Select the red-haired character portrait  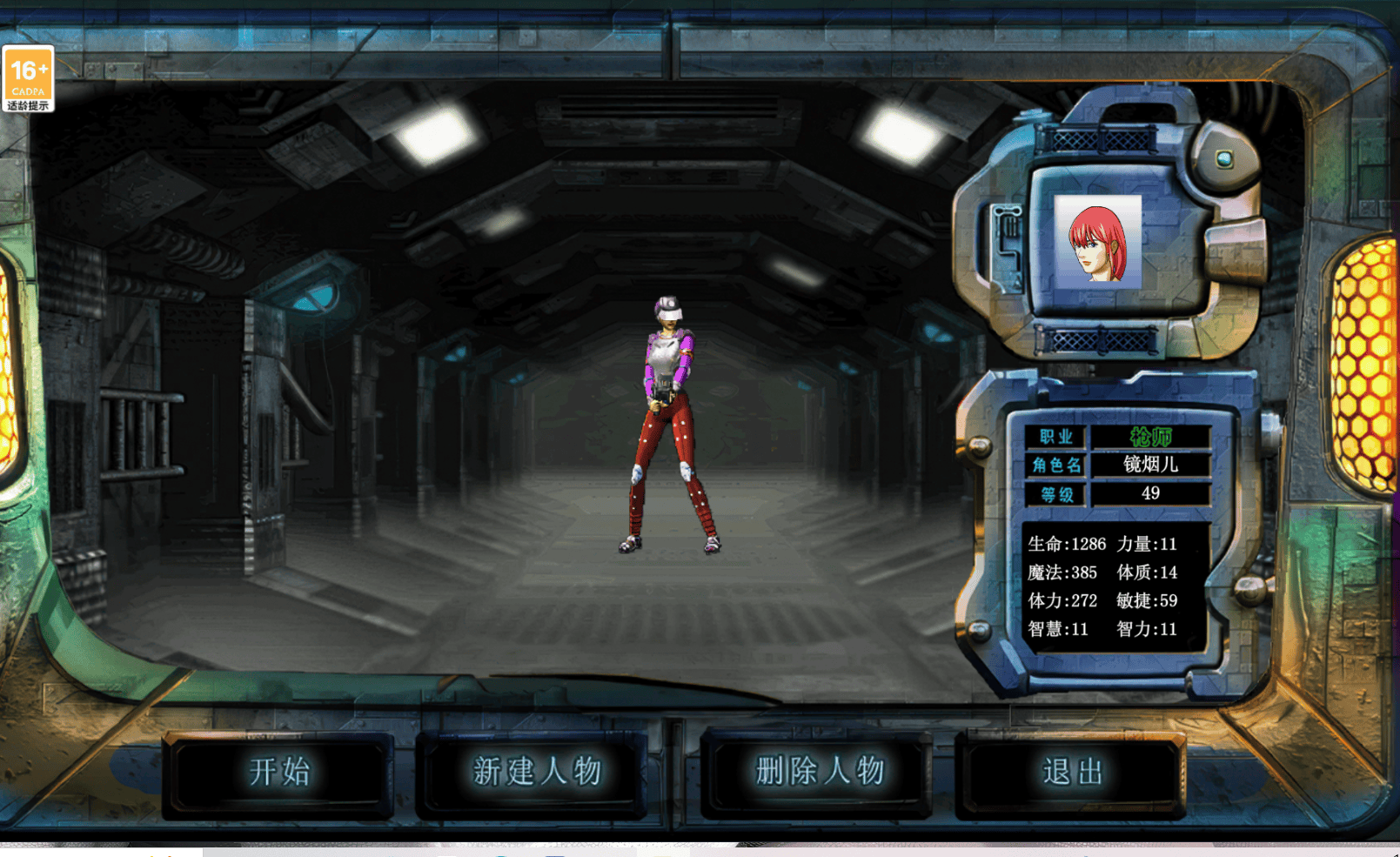click(x=1097, y=241)
